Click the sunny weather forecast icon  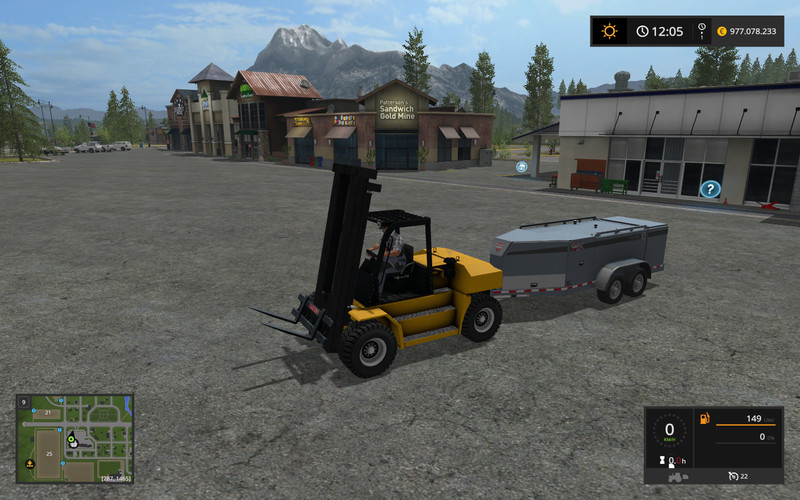[x=609, y=31]
